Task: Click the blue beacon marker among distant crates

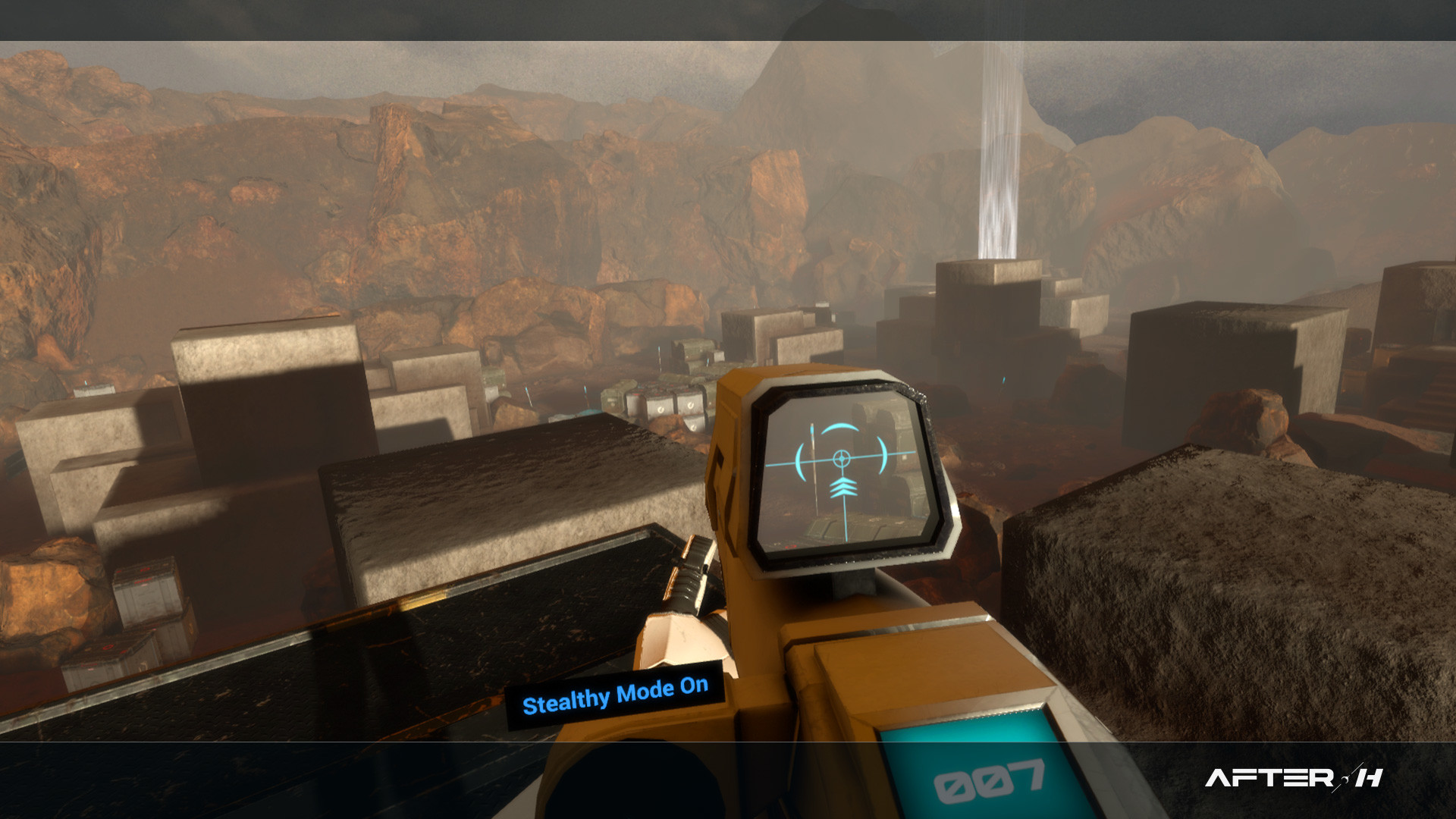Action: (x=585, y=390)
